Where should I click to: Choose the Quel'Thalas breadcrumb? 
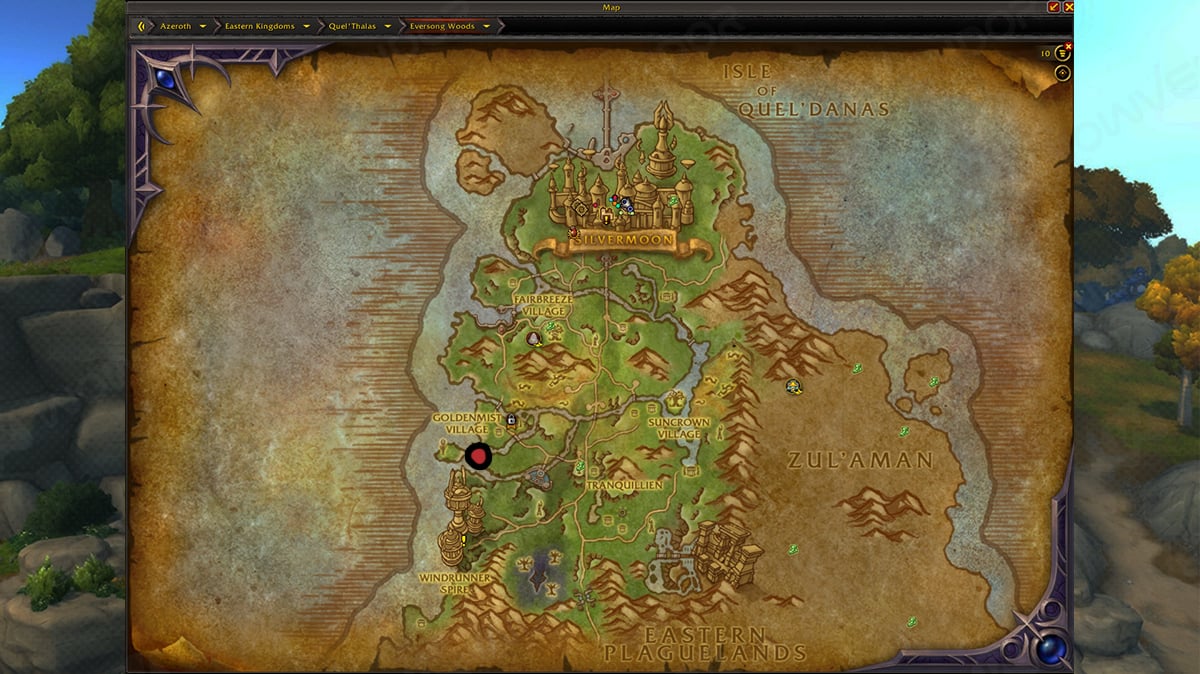pyautogui.click(x=352, y=26)
